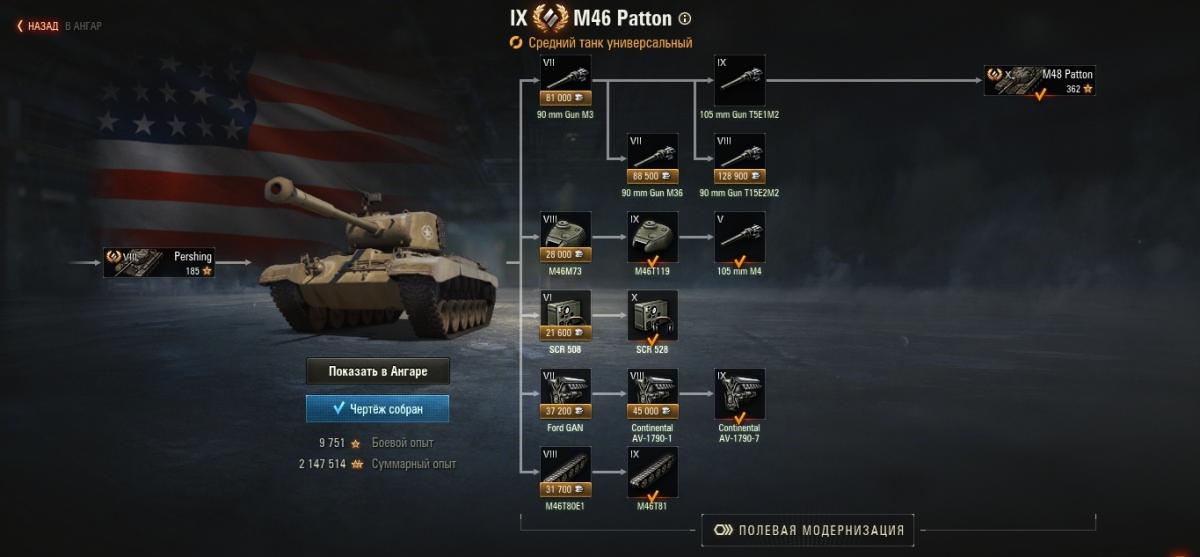Viewport: 1200px width, 557px height.
Task: Open the info icon beside M46 Patton
Action: pos(685,18)
